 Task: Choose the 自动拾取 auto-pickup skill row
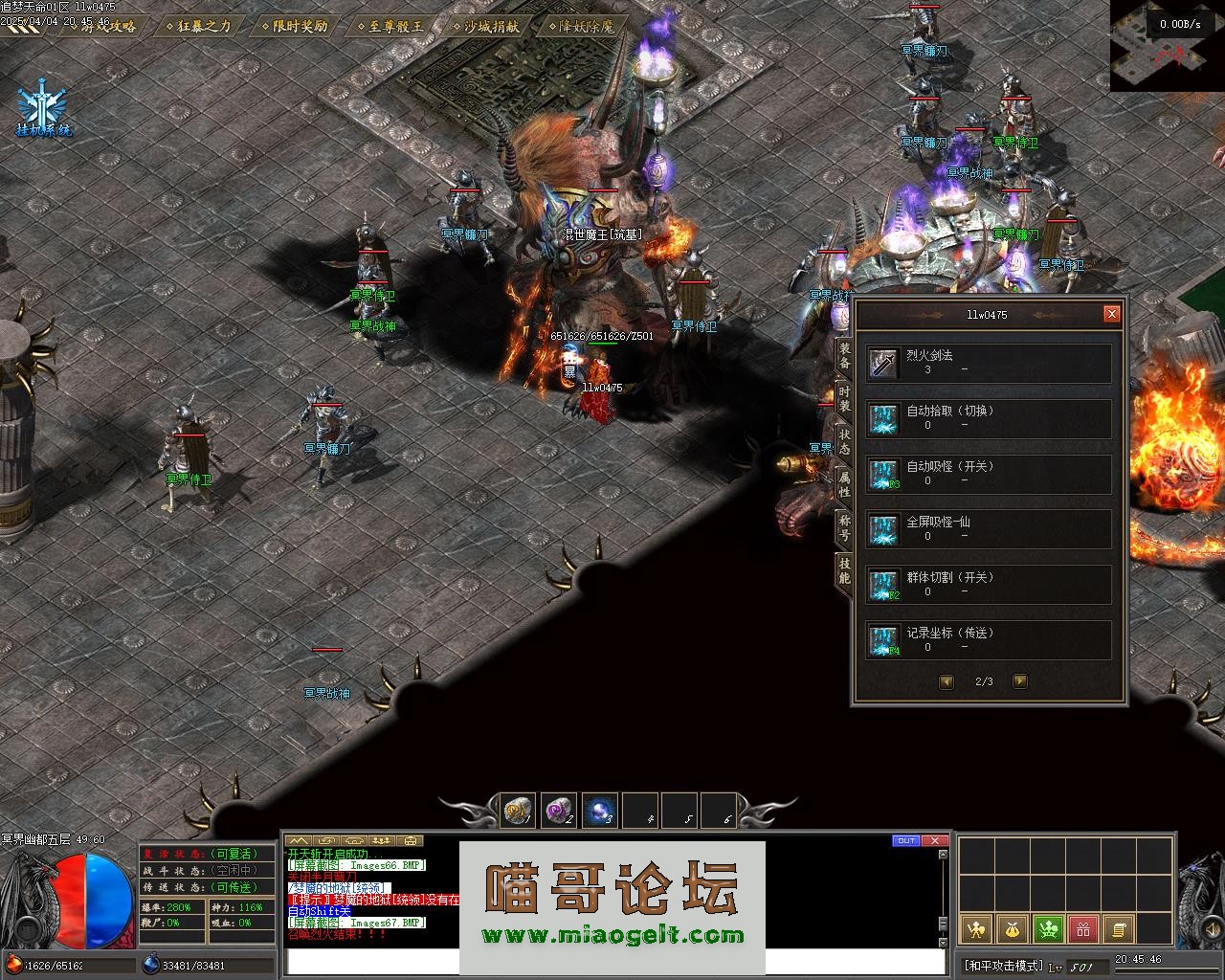tap(989, 419)
